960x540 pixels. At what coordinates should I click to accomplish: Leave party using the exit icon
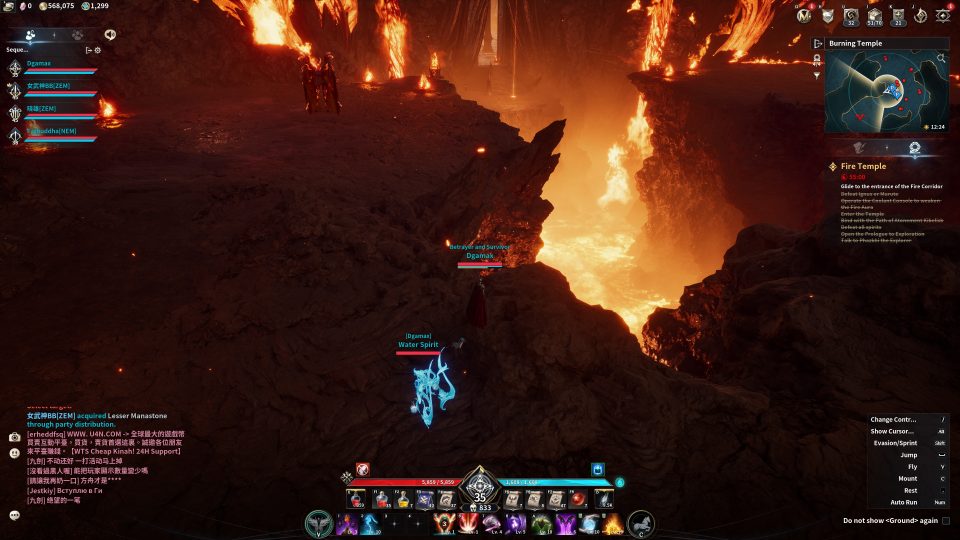coord(88,49)
